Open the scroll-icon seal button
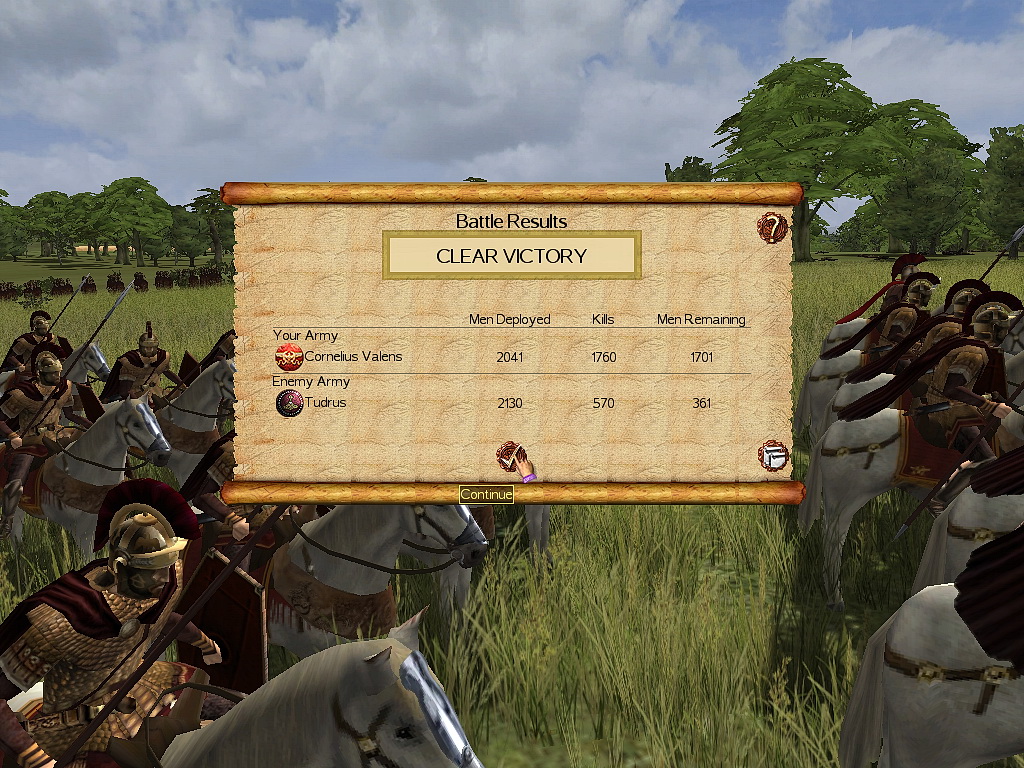The image size is (1024, 768). click(773, 456)
